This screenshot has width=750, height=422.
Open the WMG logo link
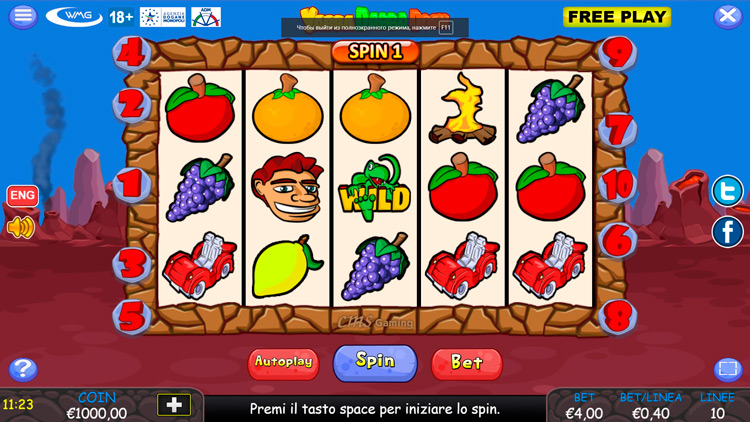pos(74,17)
